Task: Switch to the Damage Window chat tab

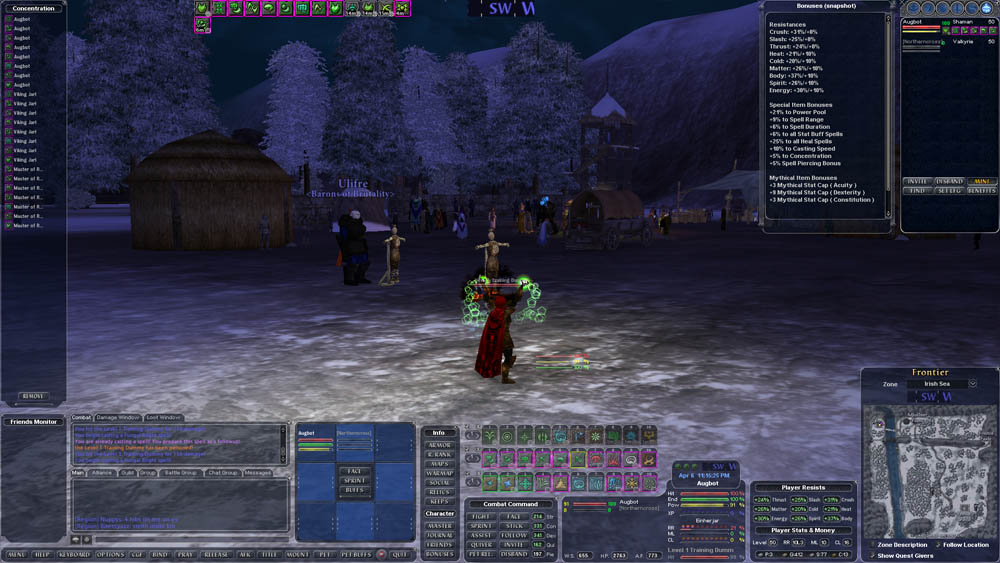Action: point(119,417)
